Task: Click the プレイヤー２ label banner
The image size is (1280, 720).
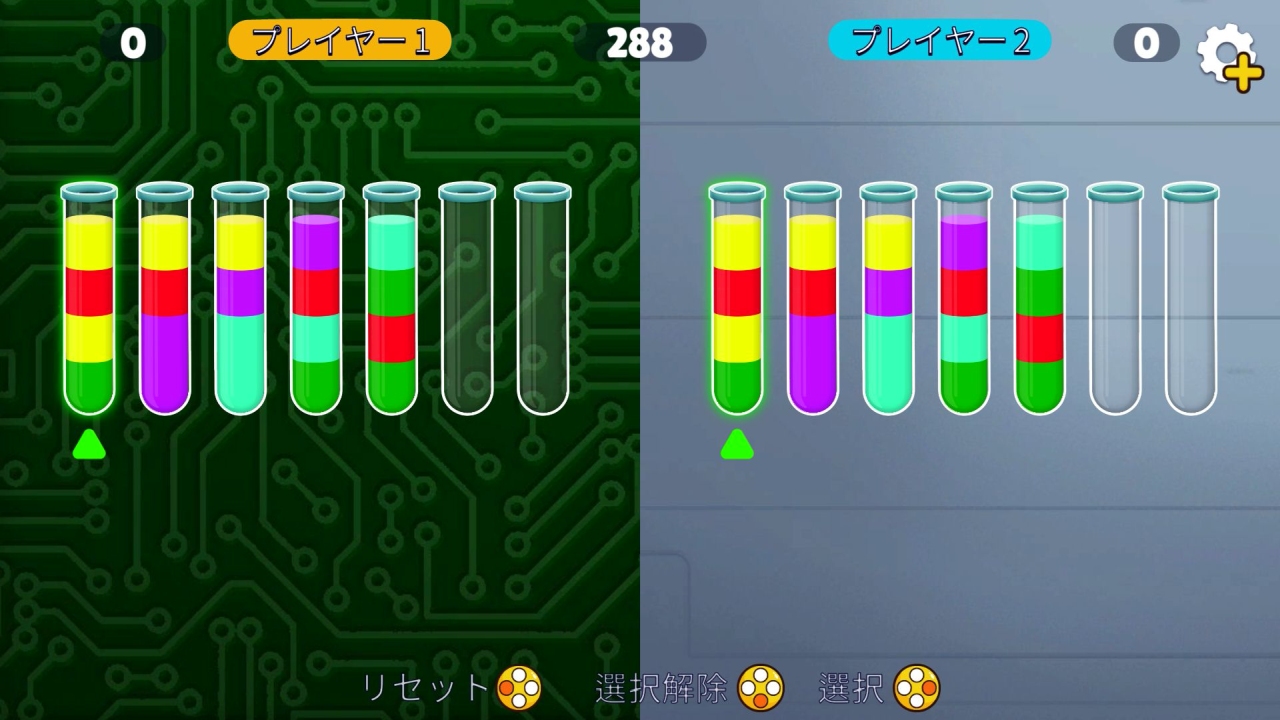Action: (939, 42)
